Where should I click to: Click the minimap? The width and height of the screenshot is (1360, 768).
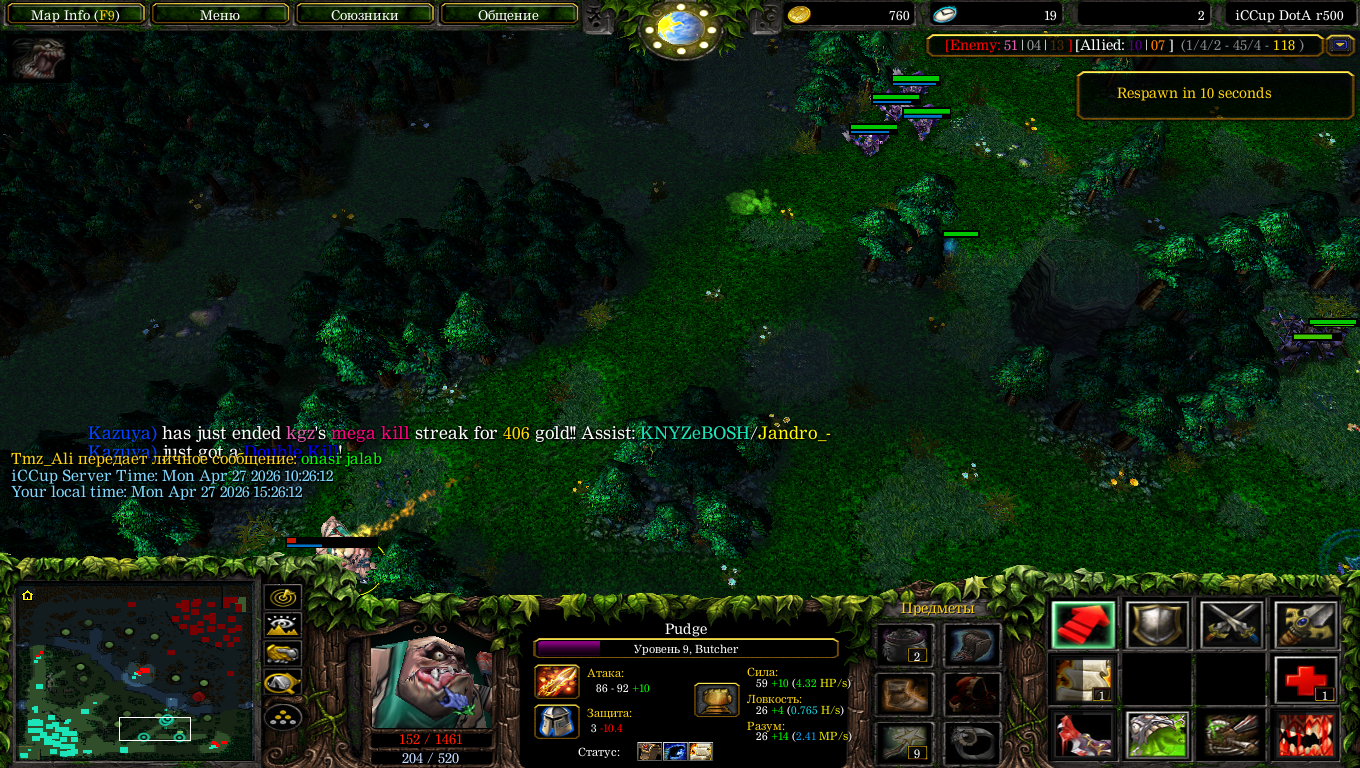[136, 670]
